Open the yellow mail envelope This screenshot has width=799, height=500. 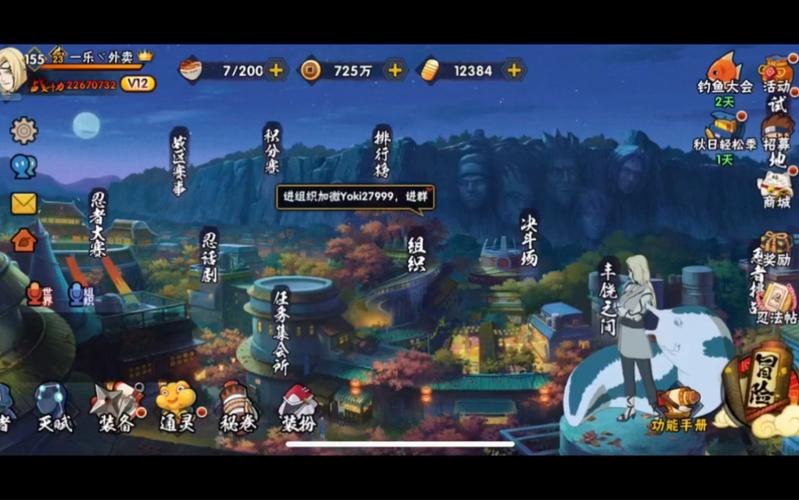point(23,203)
